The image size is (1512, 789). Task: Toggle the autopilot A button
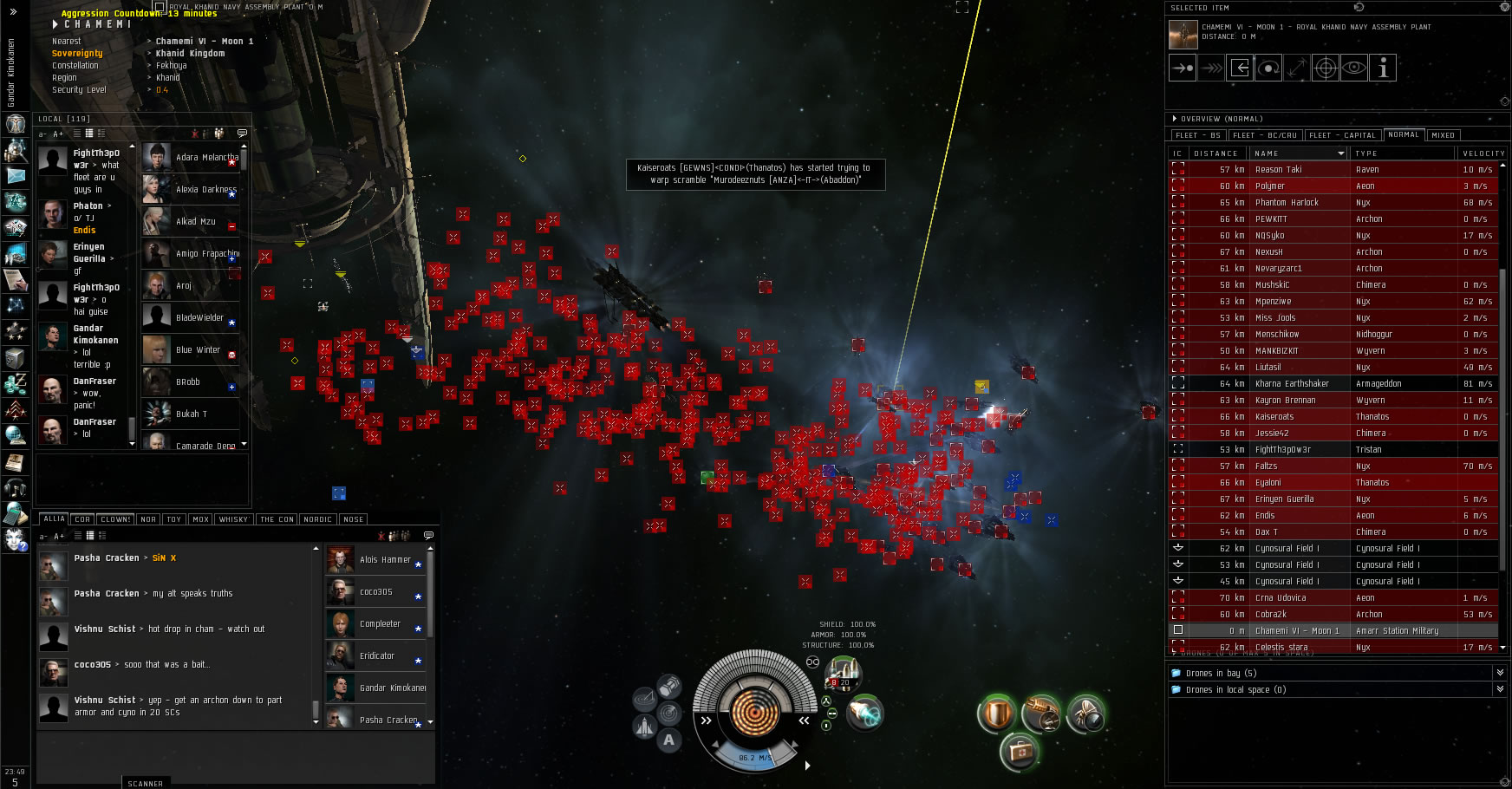668,740
